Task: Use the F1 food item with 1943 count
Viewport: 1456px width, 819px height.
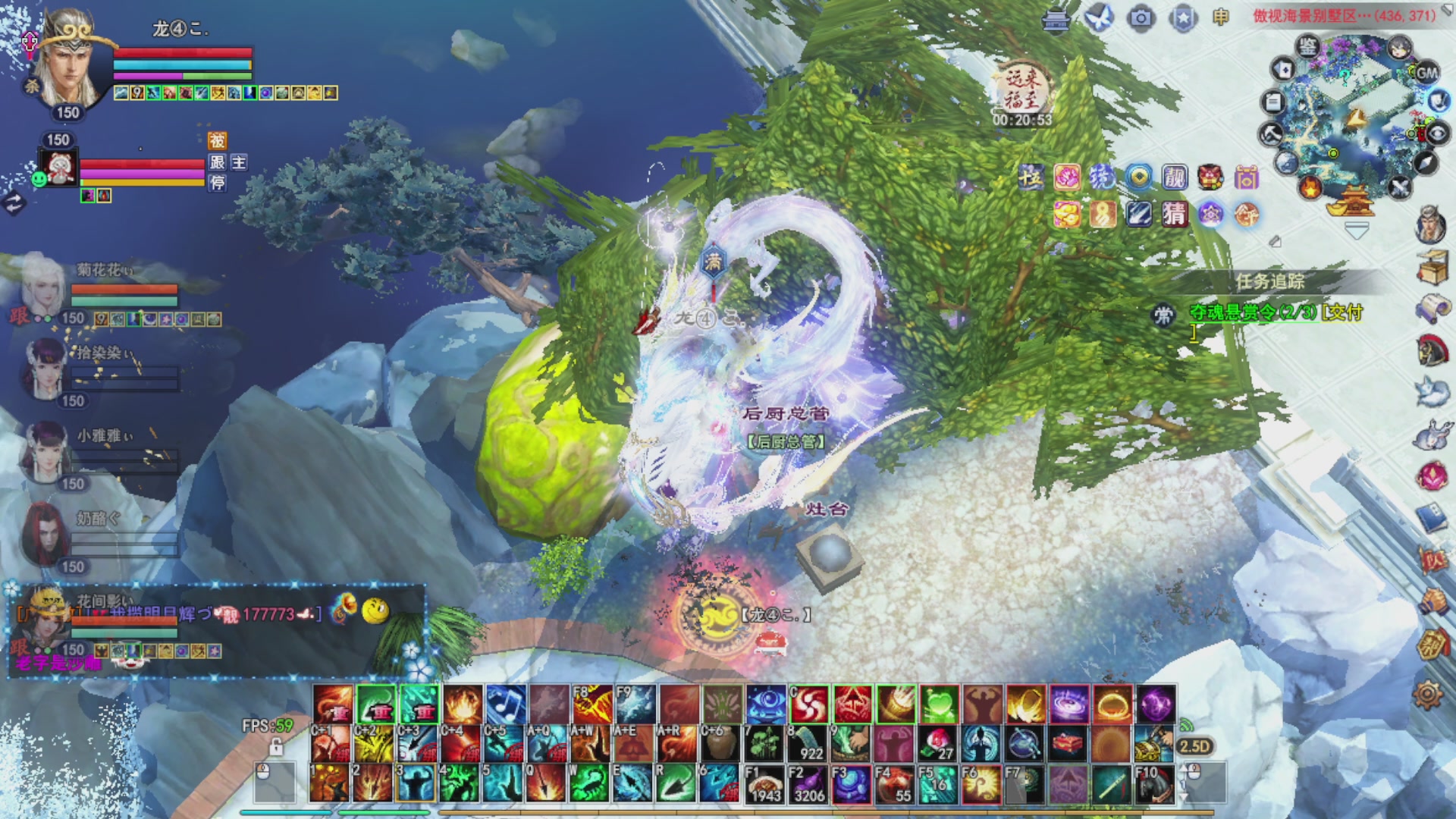Action: 764,783
